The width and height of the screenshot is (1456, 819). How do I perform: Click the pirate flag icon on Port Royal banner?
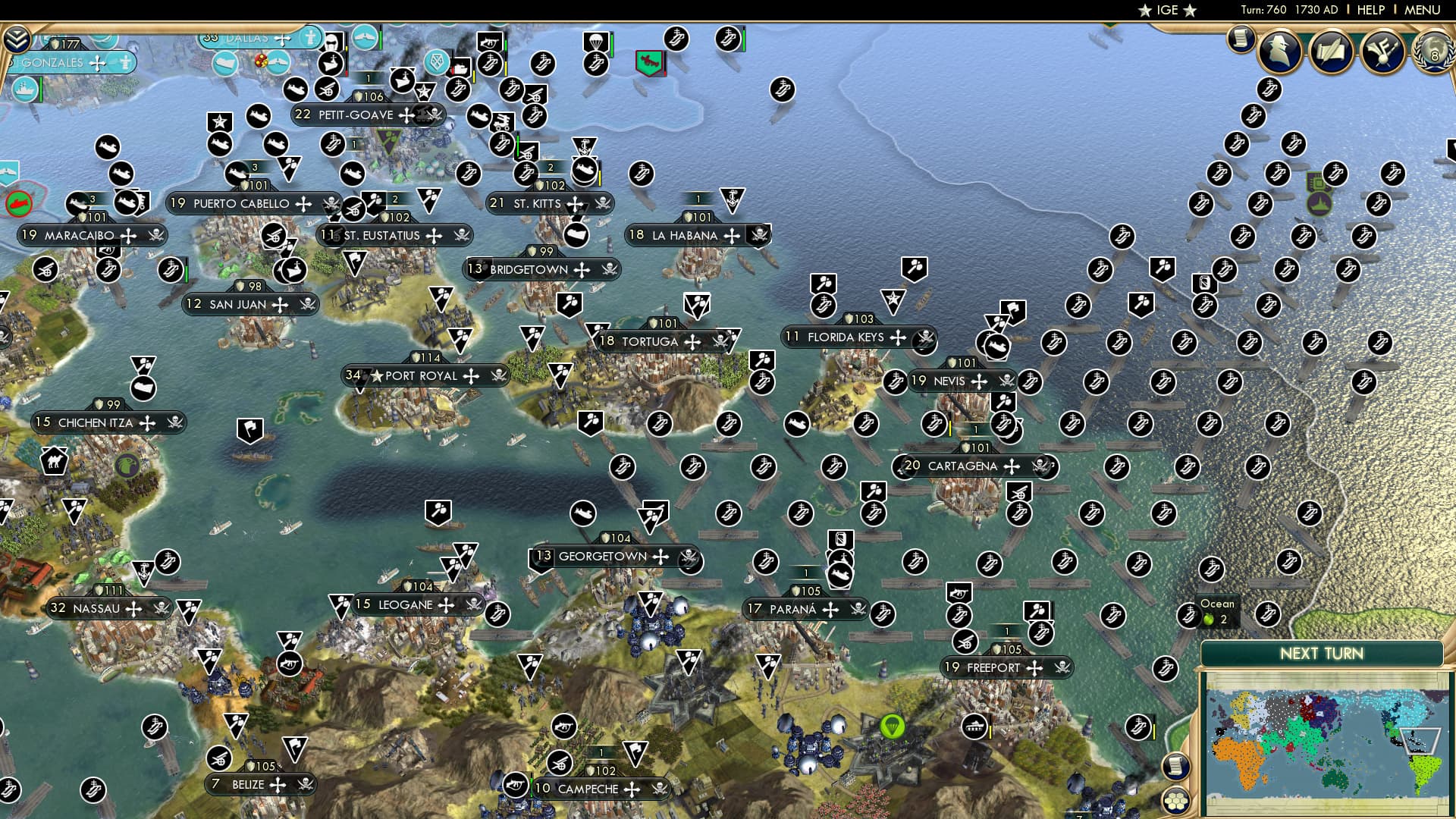[499, 376]
